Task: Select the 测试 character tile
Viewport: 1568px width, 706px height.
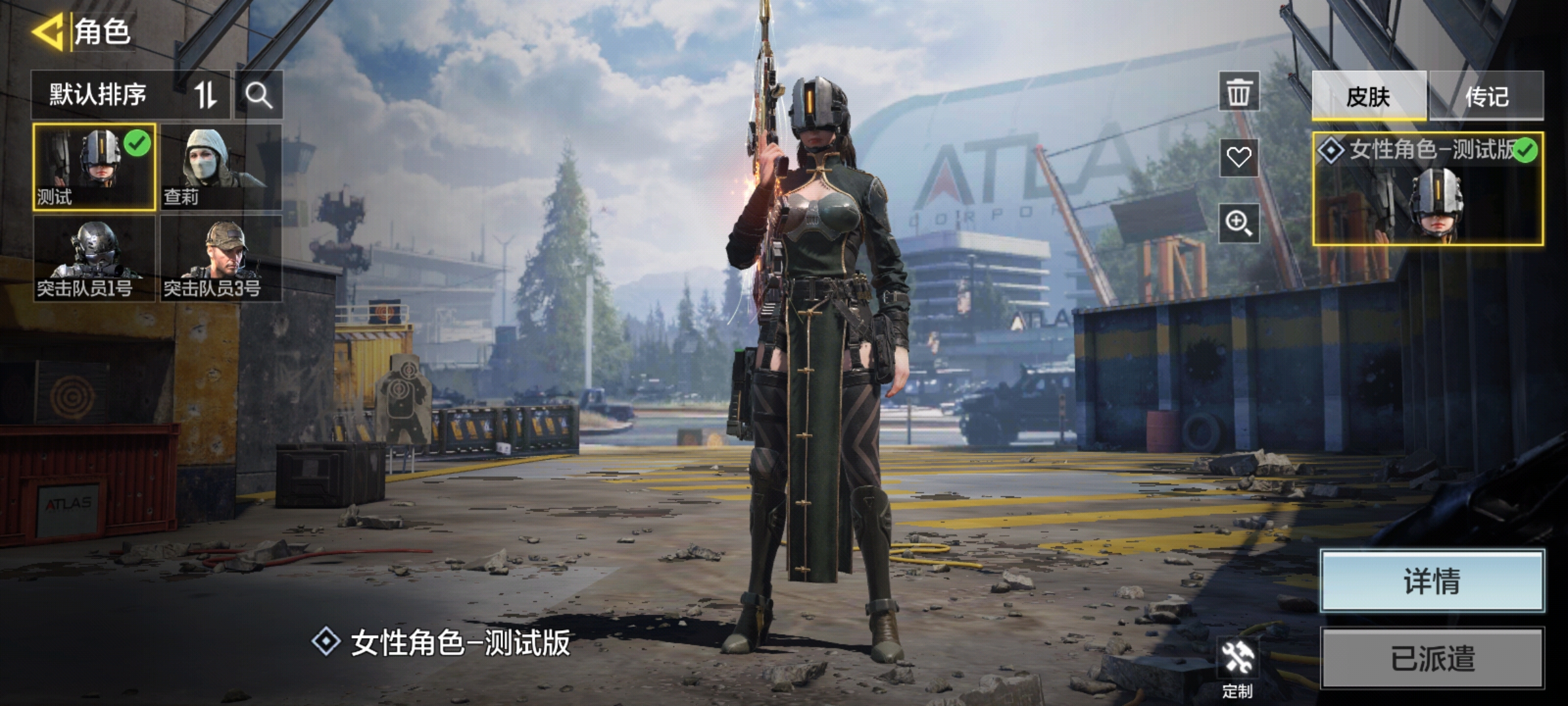Action: coord(94,167)
